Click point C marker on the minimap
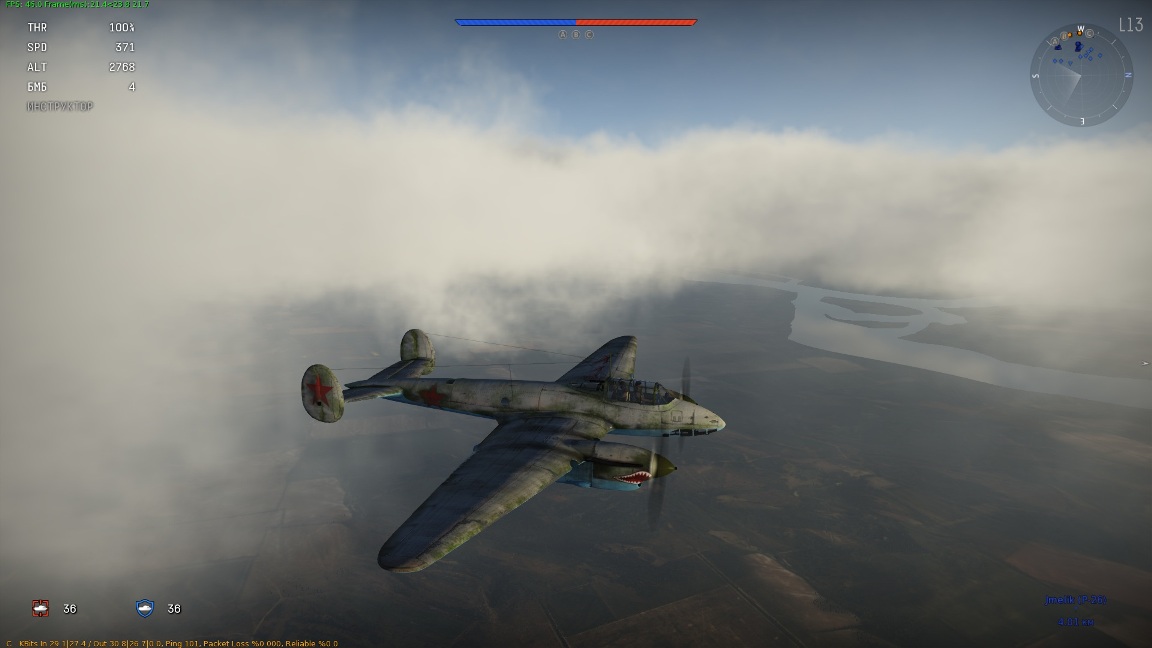Viewport: 1152px width, 648px height. (1089, 33)
